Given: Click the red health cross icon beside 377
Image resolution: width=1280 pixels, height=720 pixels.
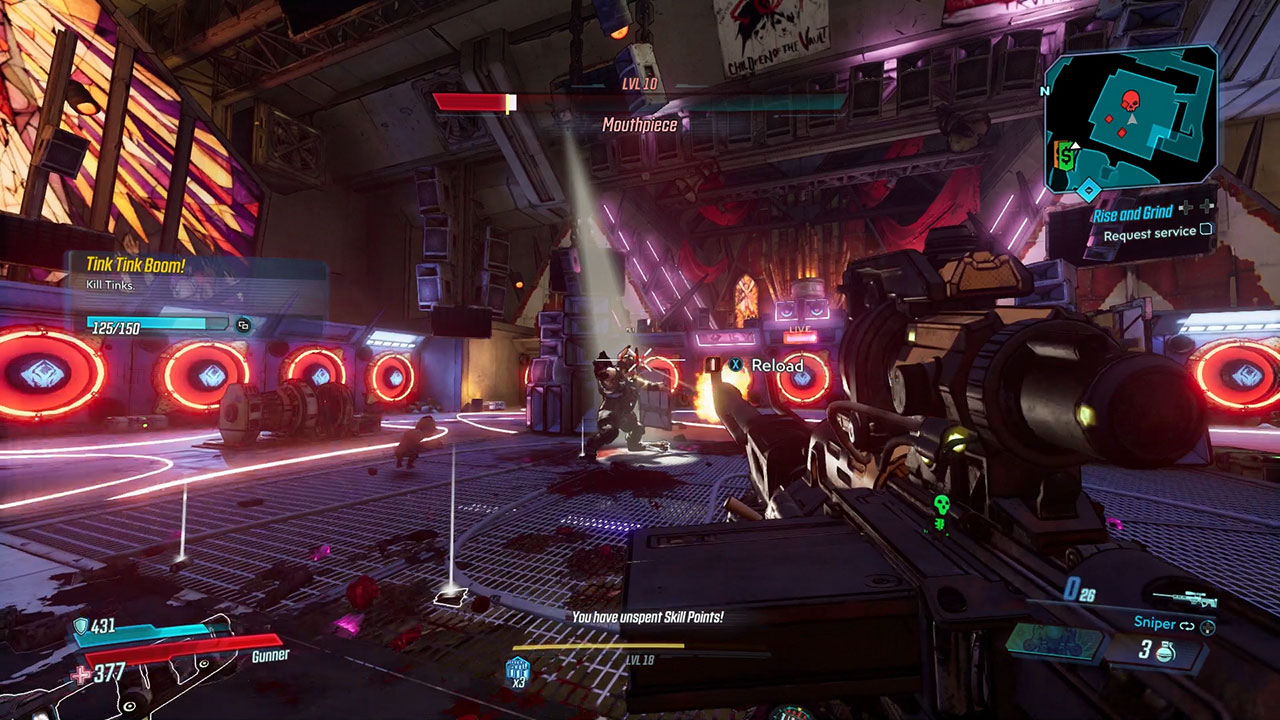Looking at the screenshot, I should [x=81, y=674].
